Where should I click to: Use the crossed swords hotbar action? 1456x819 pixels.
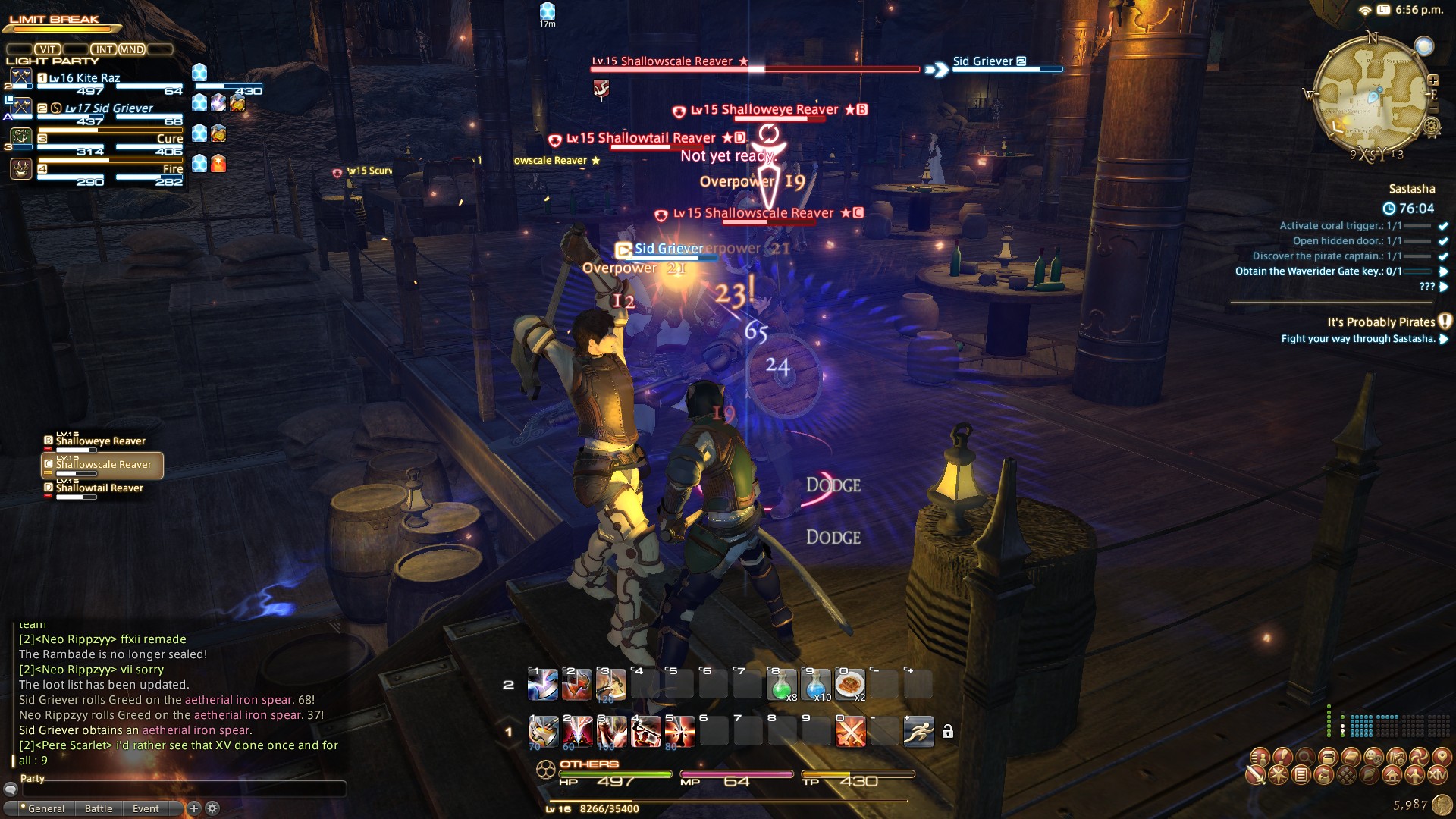(850, 732)
